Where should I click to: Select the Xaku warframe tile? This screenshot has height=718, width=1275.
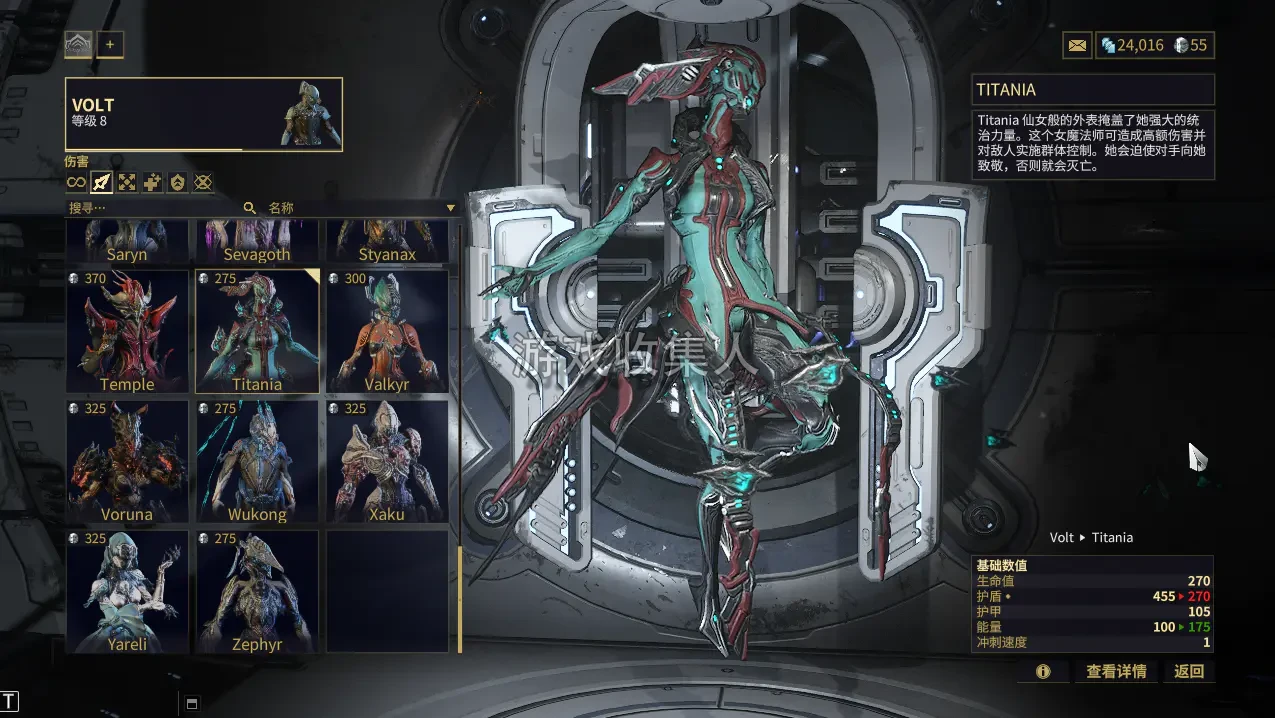pyautogui.click(x=387, y=461)
